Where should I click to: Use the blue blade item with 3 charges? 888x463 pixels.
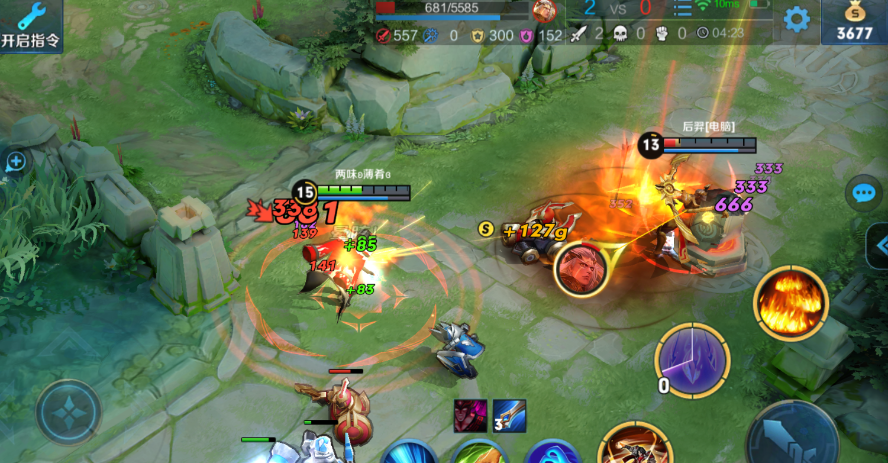[508, 415]
